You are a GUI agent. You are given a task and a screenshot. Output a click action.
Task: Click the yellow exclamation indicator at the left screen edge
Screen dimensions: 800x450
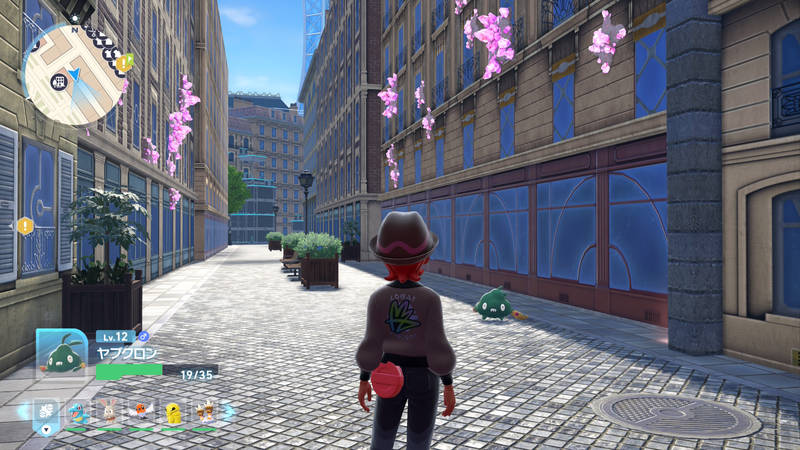[25, 226]
